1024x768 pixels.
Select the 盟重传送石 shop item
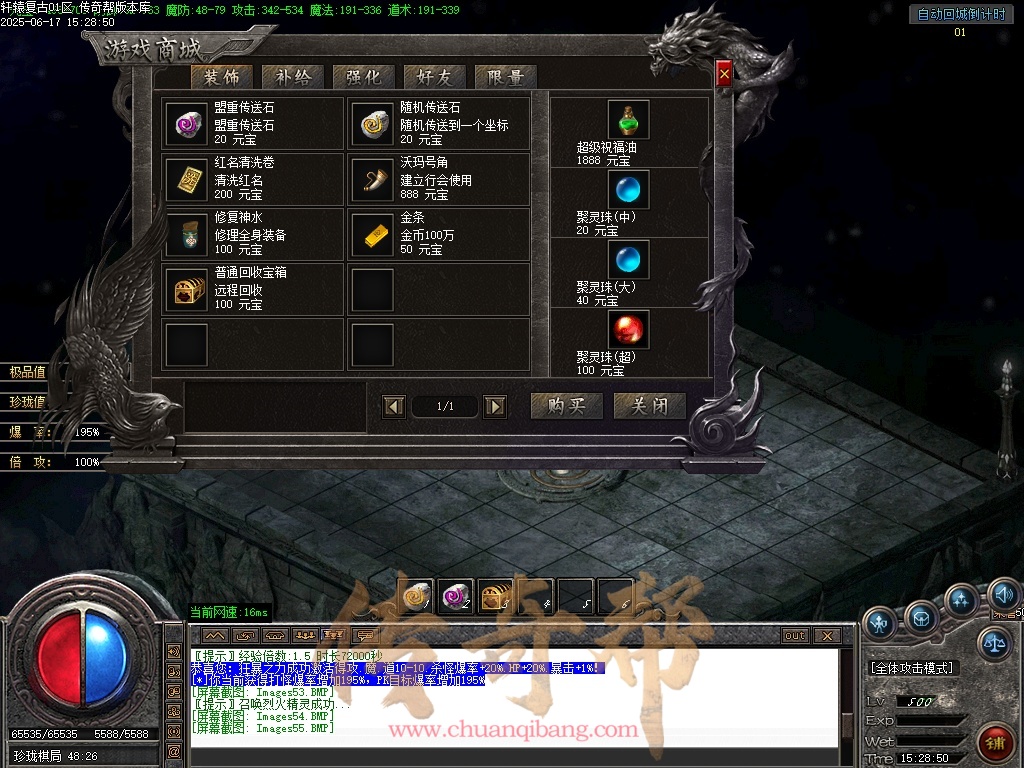pyautogui.click(x=185, y=124)
